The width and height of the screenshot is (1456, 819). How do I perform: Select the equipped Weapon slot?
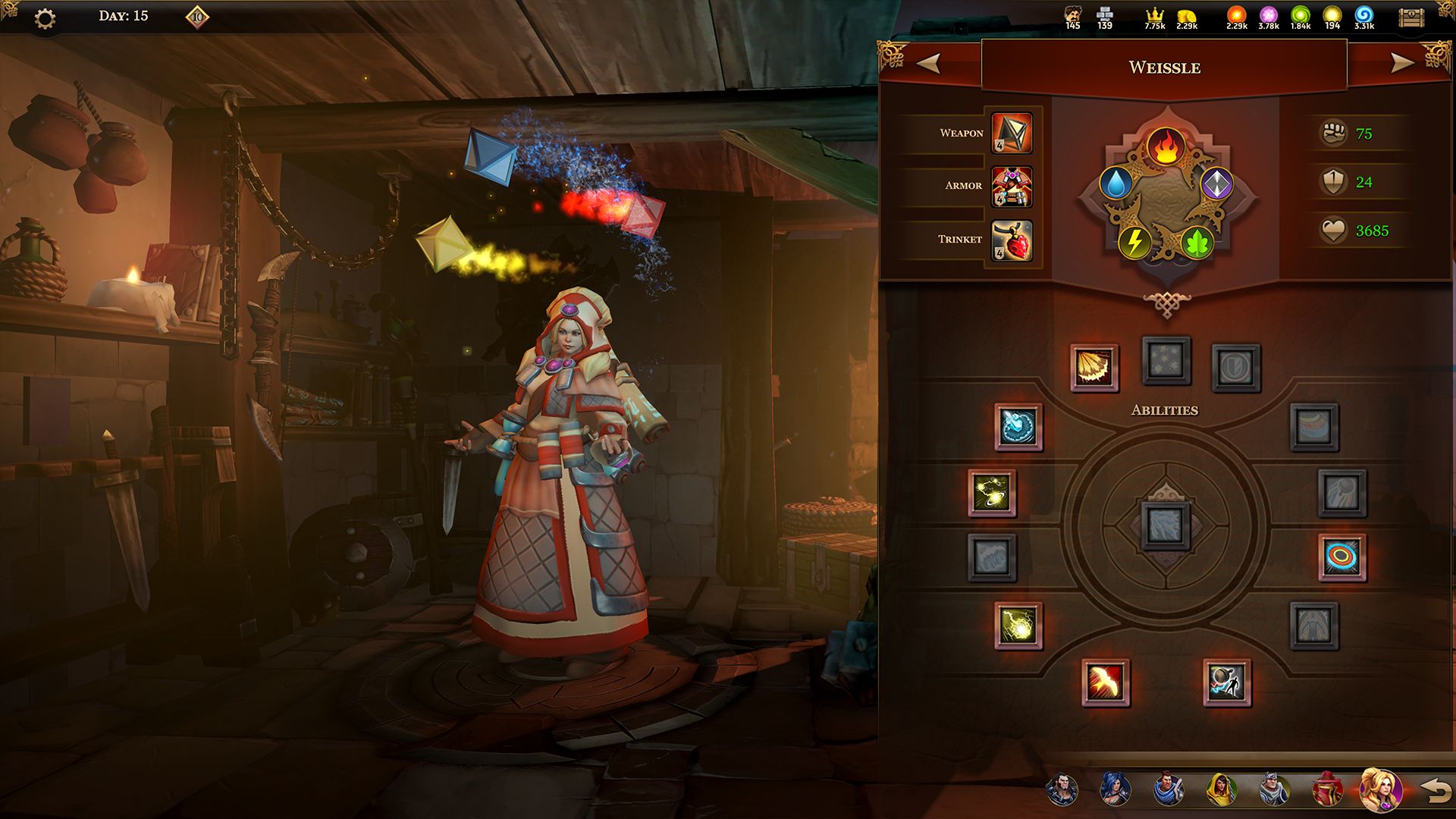pyautogui.click(x=1012, y=133)
